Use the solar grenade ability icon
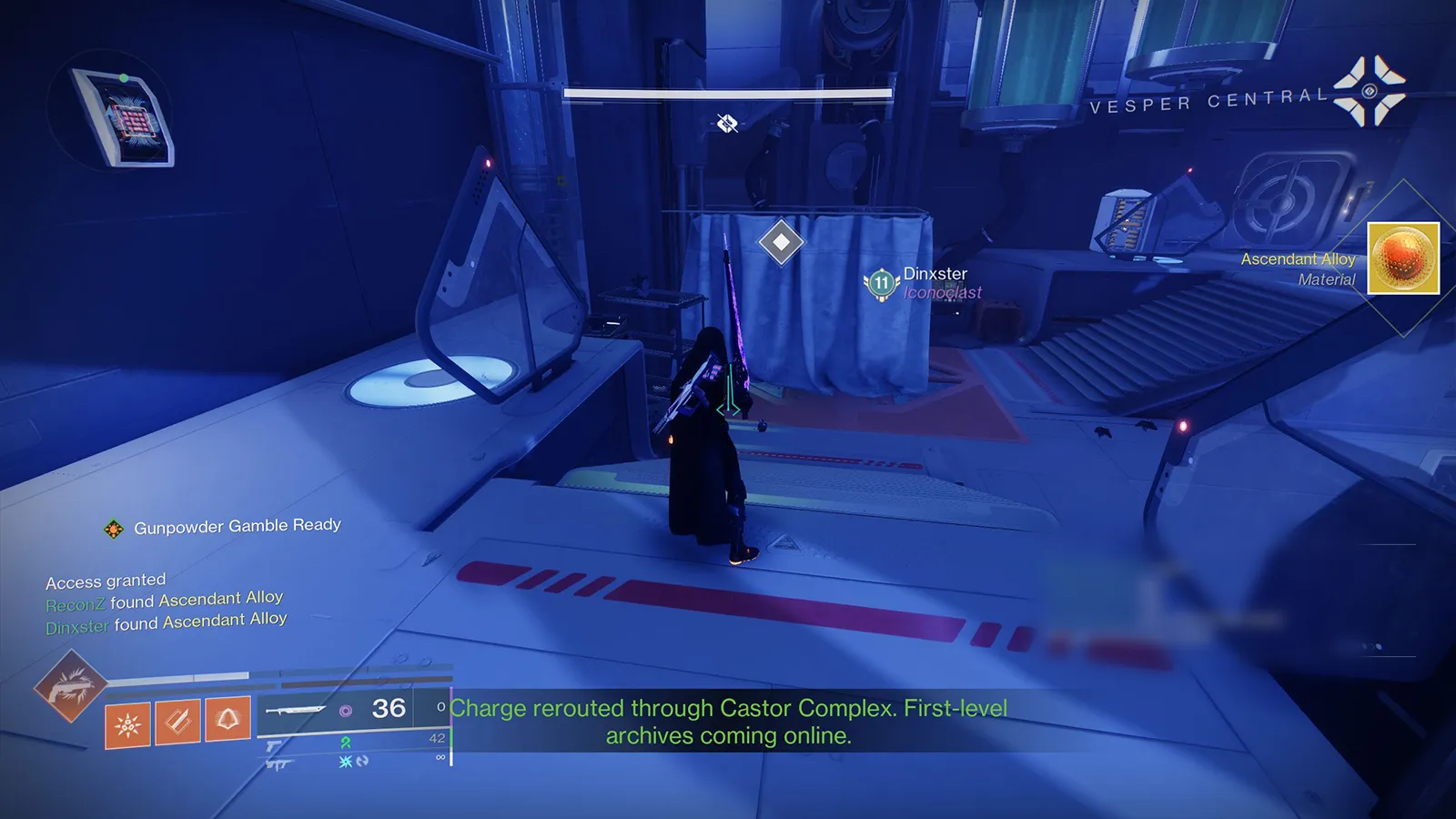Image resolution: width=1456 pixels, height=819 pixels. 127,725
